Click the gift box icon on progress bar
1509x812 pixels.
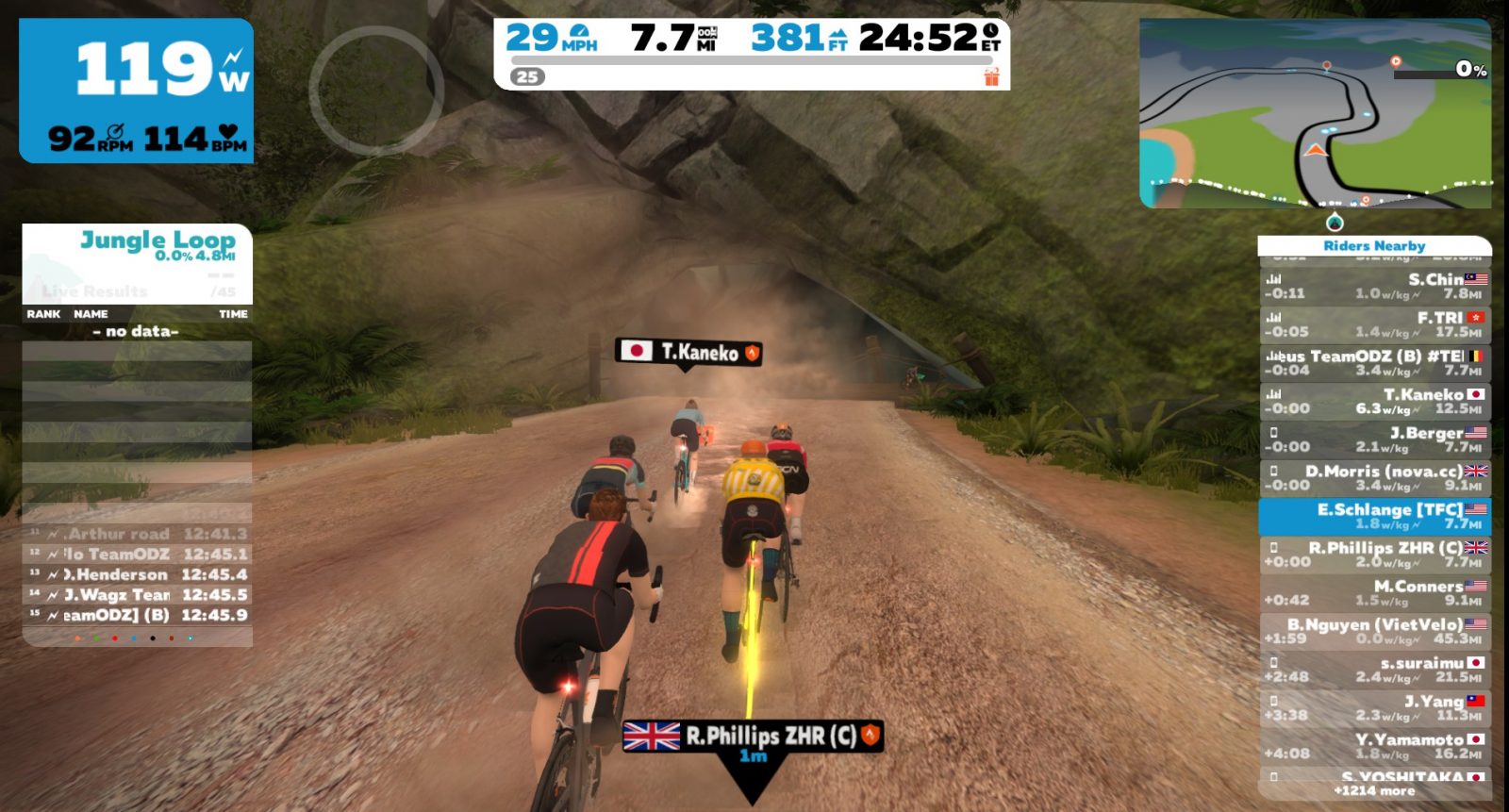click(x=991, y=76)
